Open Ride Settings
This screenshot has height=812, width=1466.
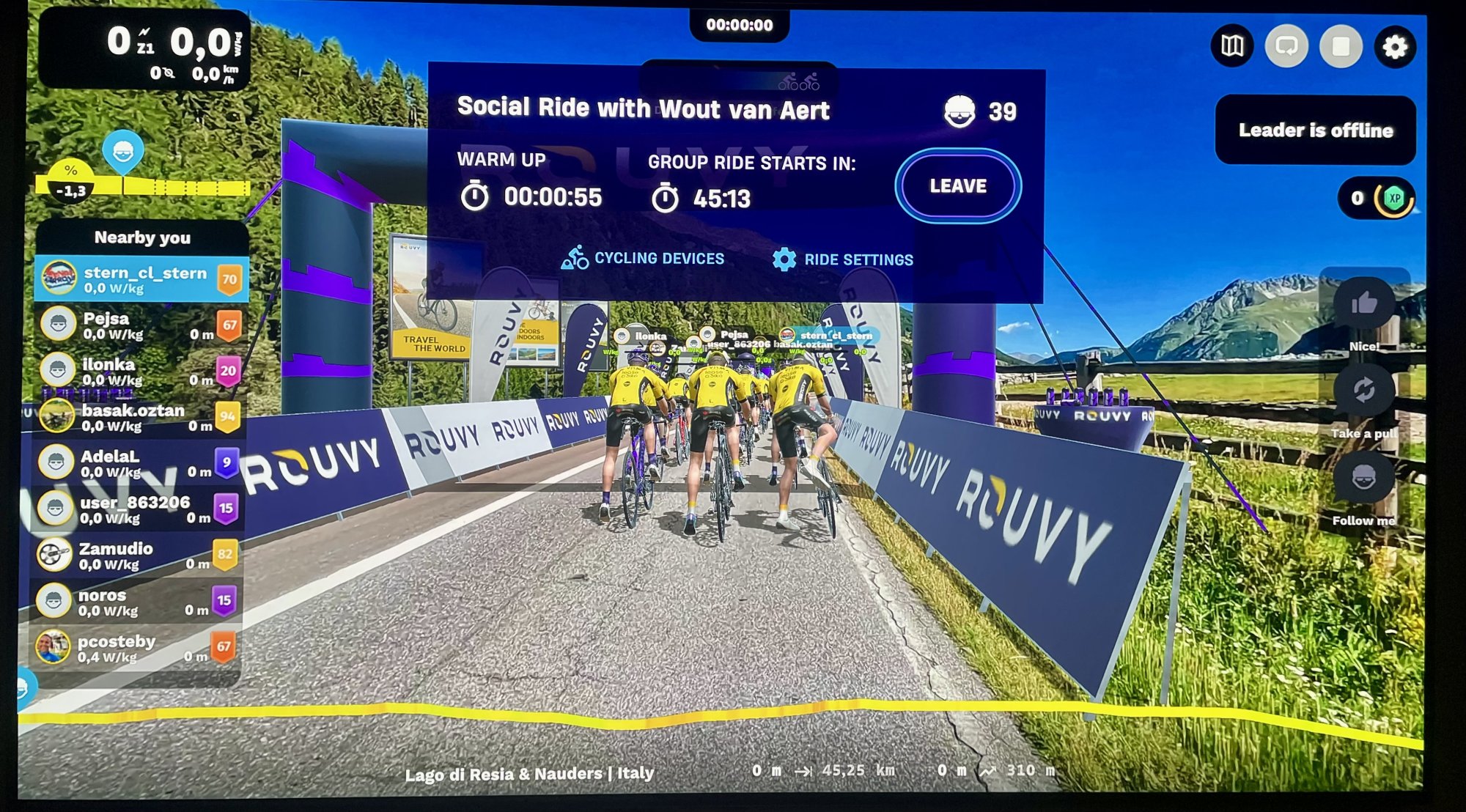(x=843, y=259)
